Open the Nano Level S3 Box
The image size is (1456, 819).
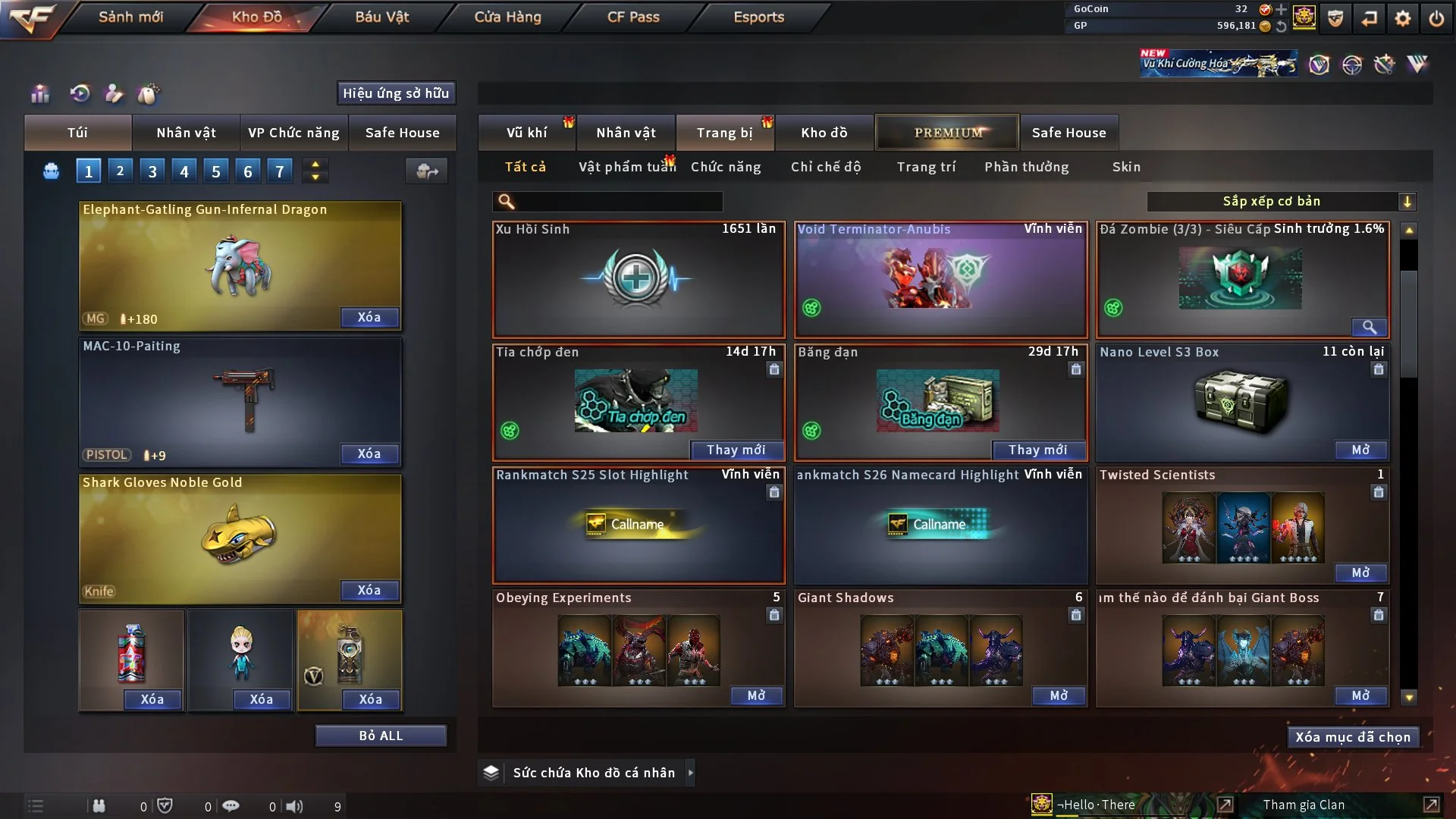[1360, 450]
